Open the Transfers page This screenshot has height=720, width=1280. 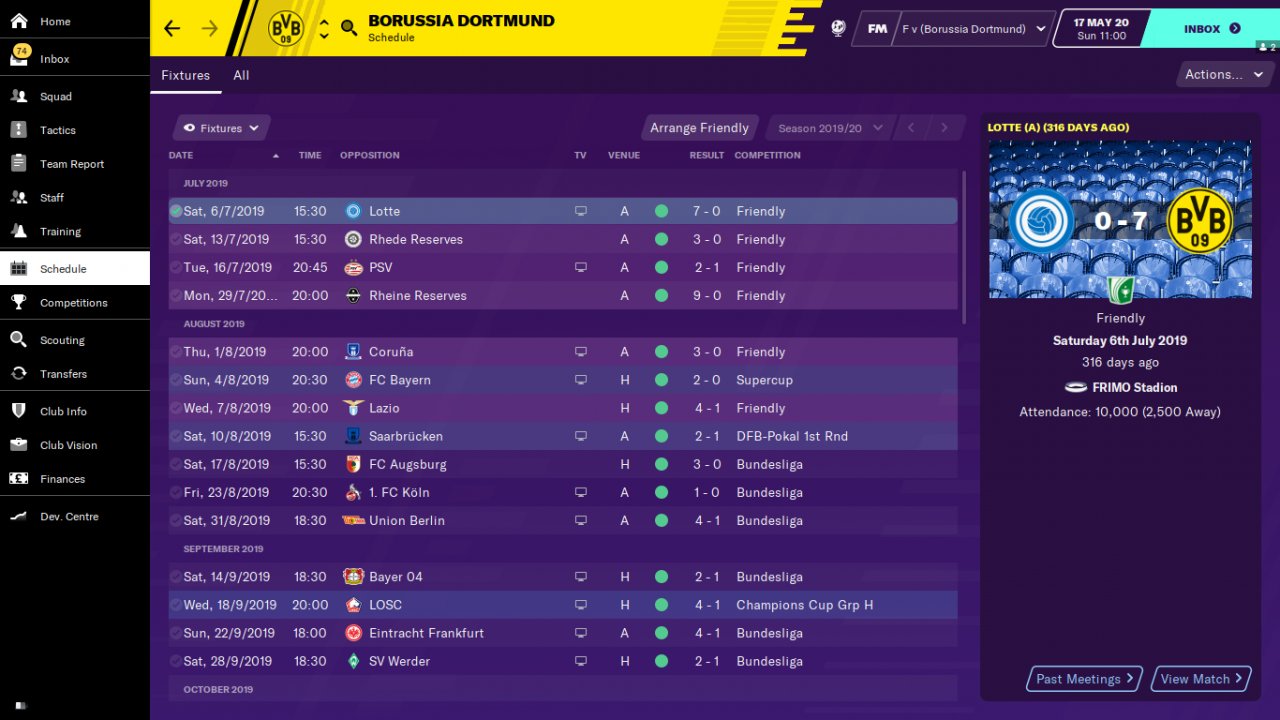[x=63, y=374]
